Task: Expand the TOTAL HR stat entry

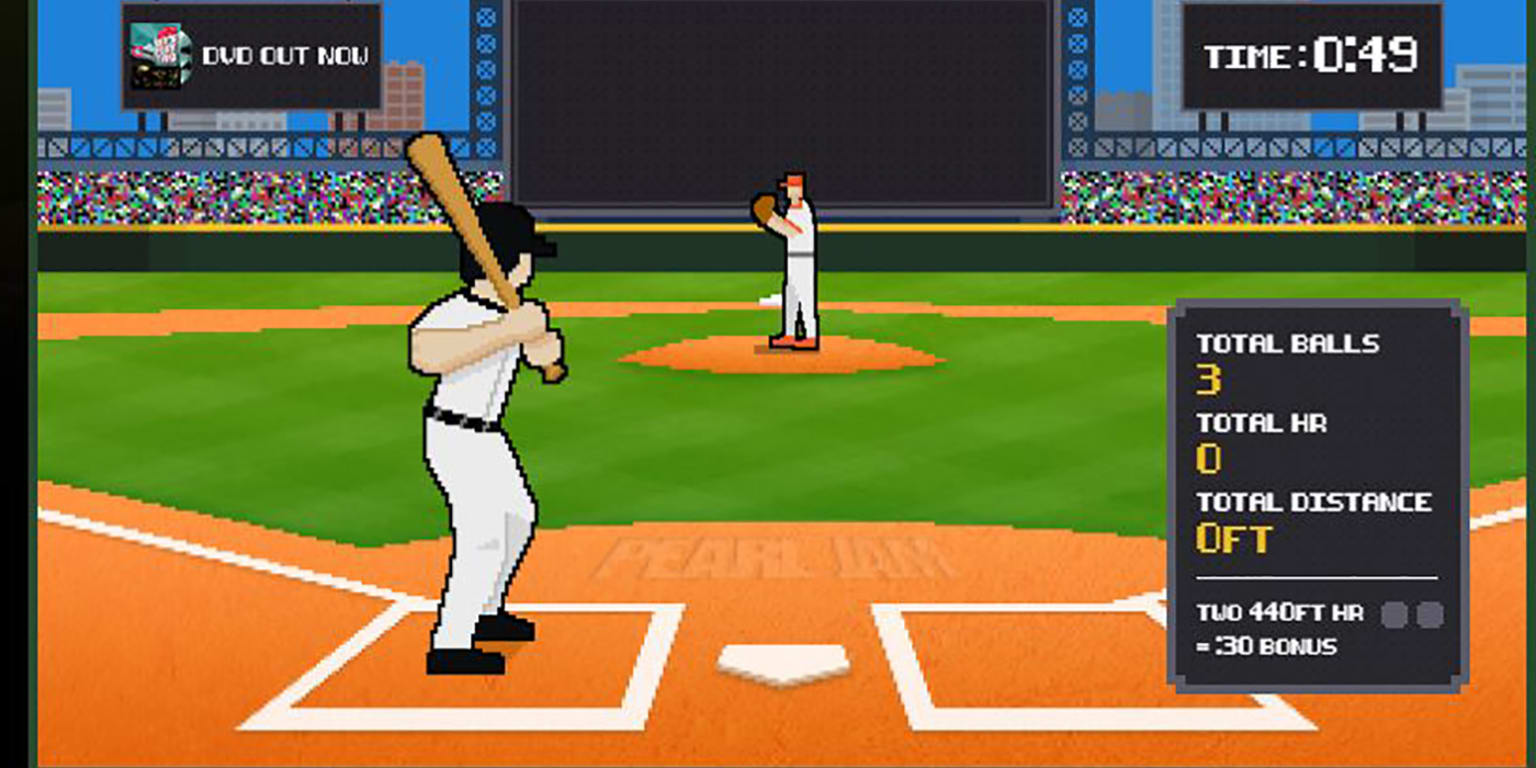Action: pyautogui.click(x=1261, y=424)
